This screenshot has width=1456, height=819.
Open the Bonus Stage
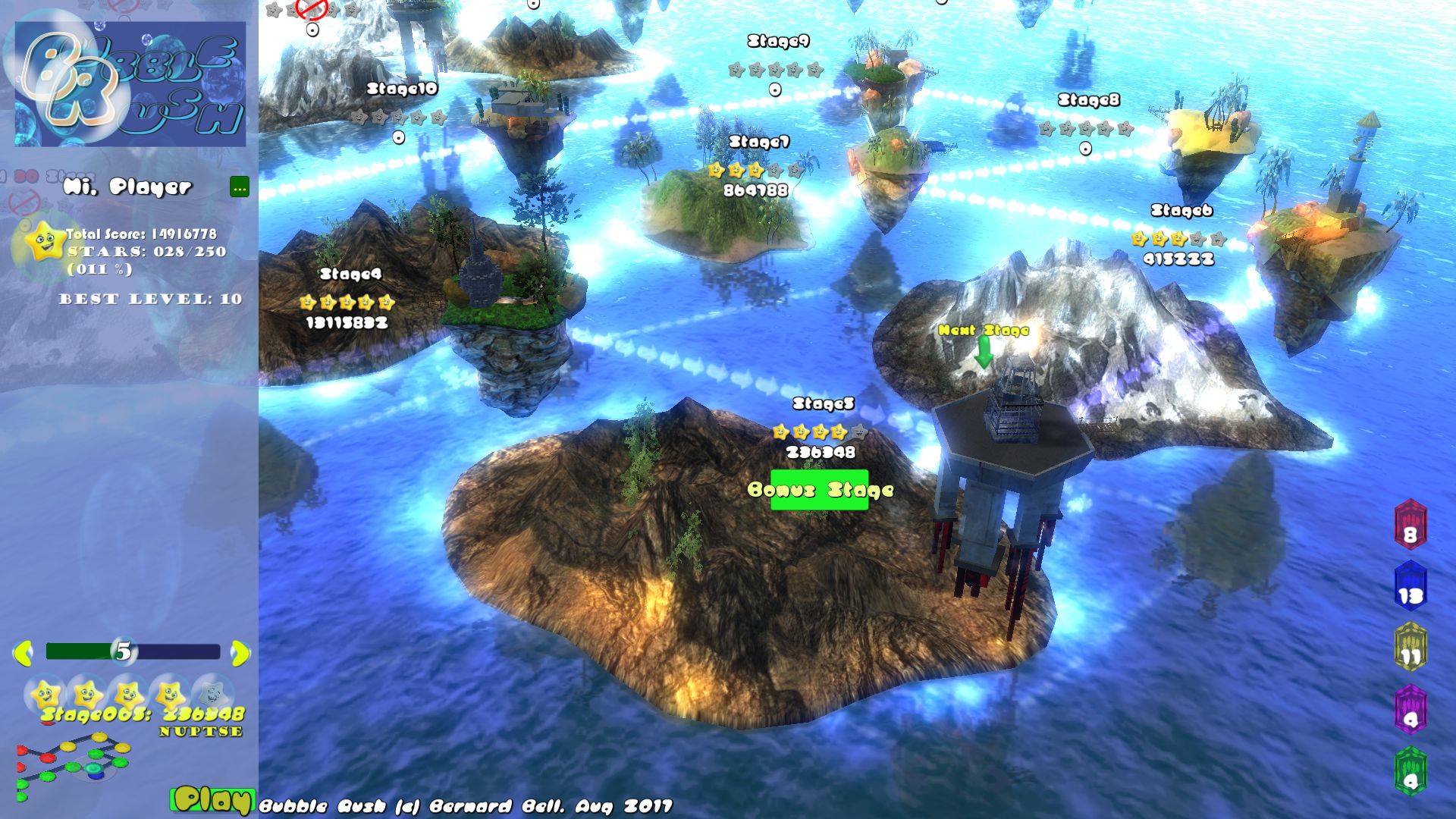[821, 490]
